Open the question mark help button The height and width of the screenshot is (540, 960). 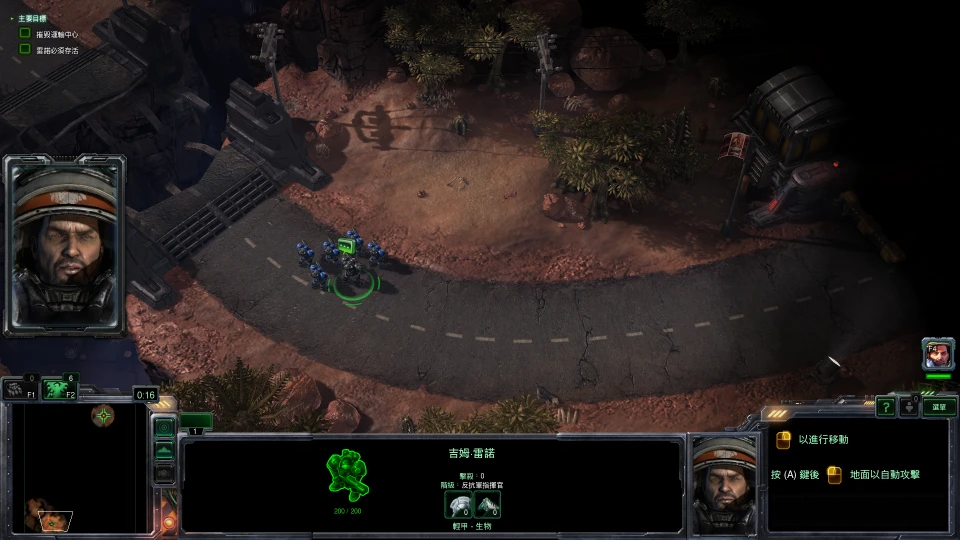886,406
